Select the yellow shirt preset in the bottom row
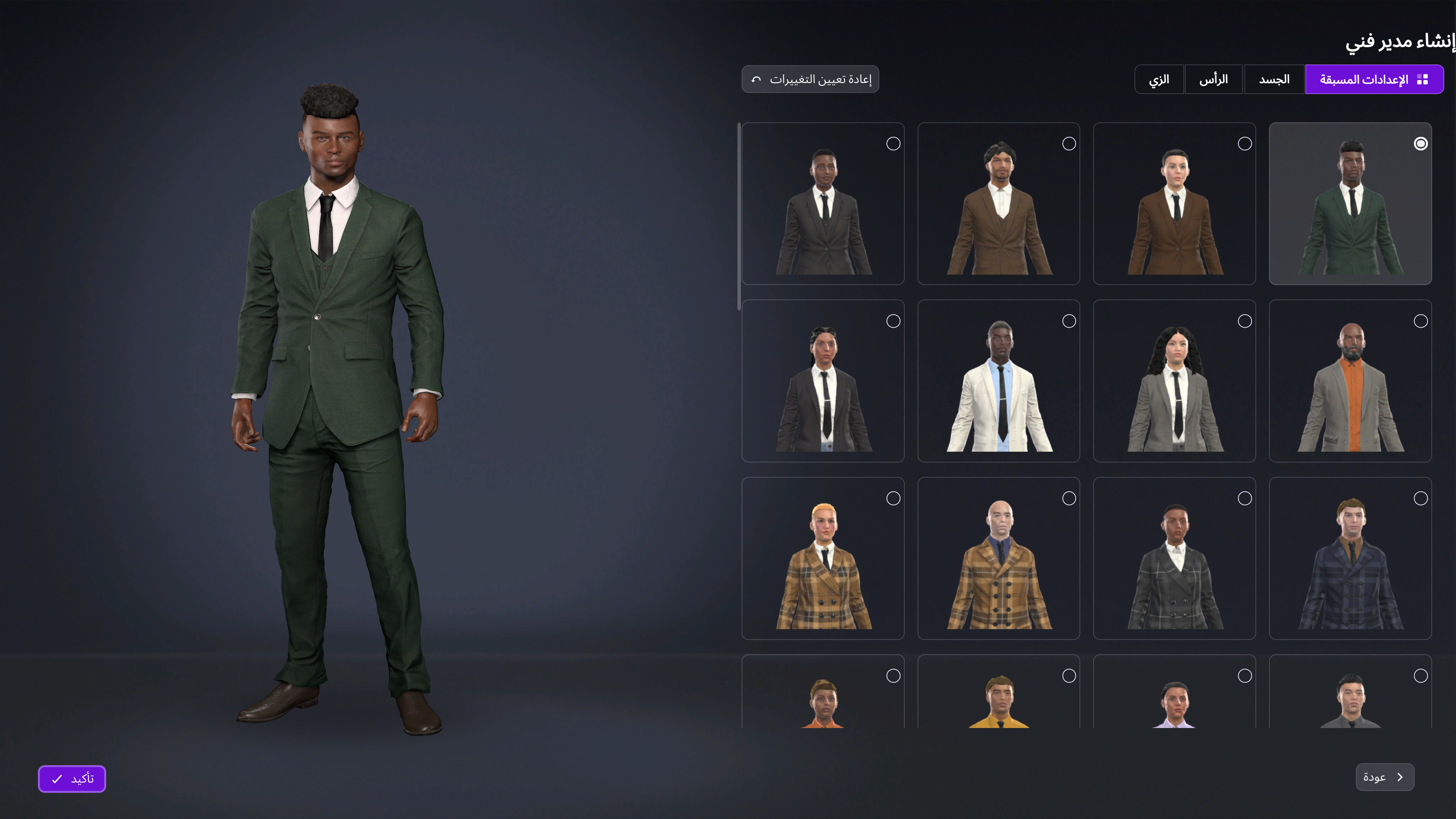 click(x=998, y=706)
